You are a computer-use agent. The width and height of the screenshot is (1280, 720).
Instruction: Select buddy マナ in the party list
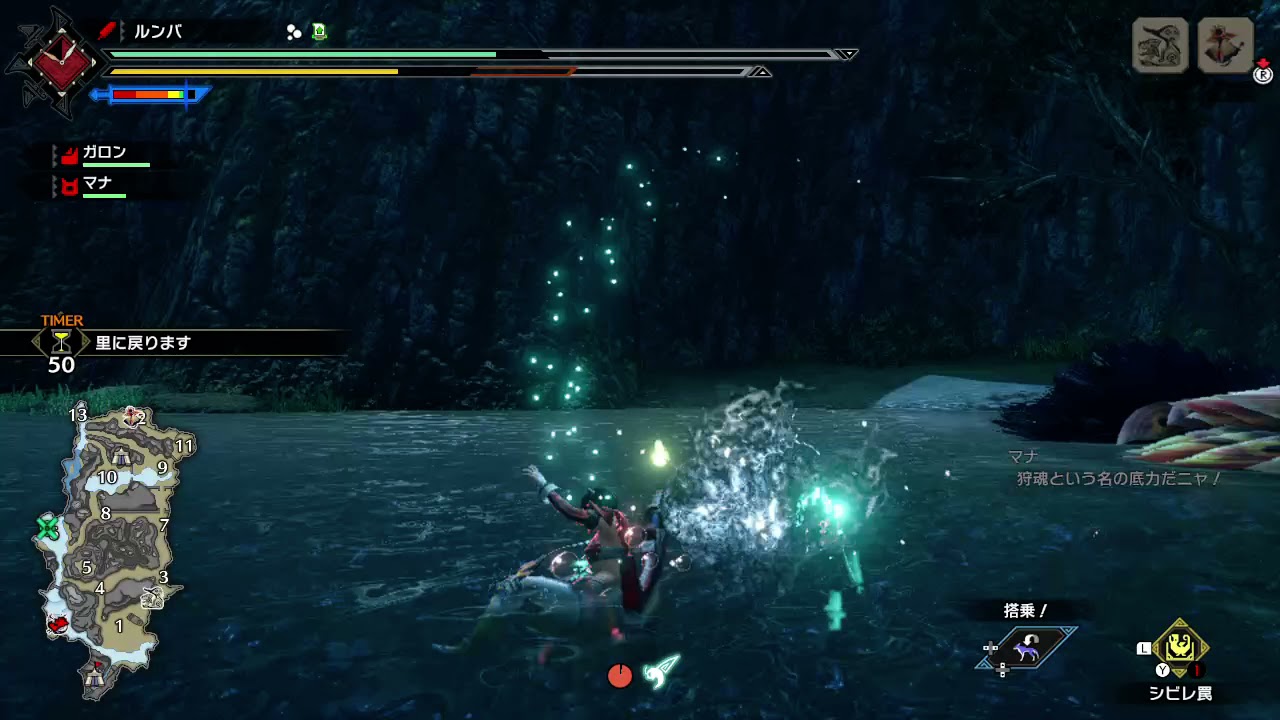(x=97, y=184)
